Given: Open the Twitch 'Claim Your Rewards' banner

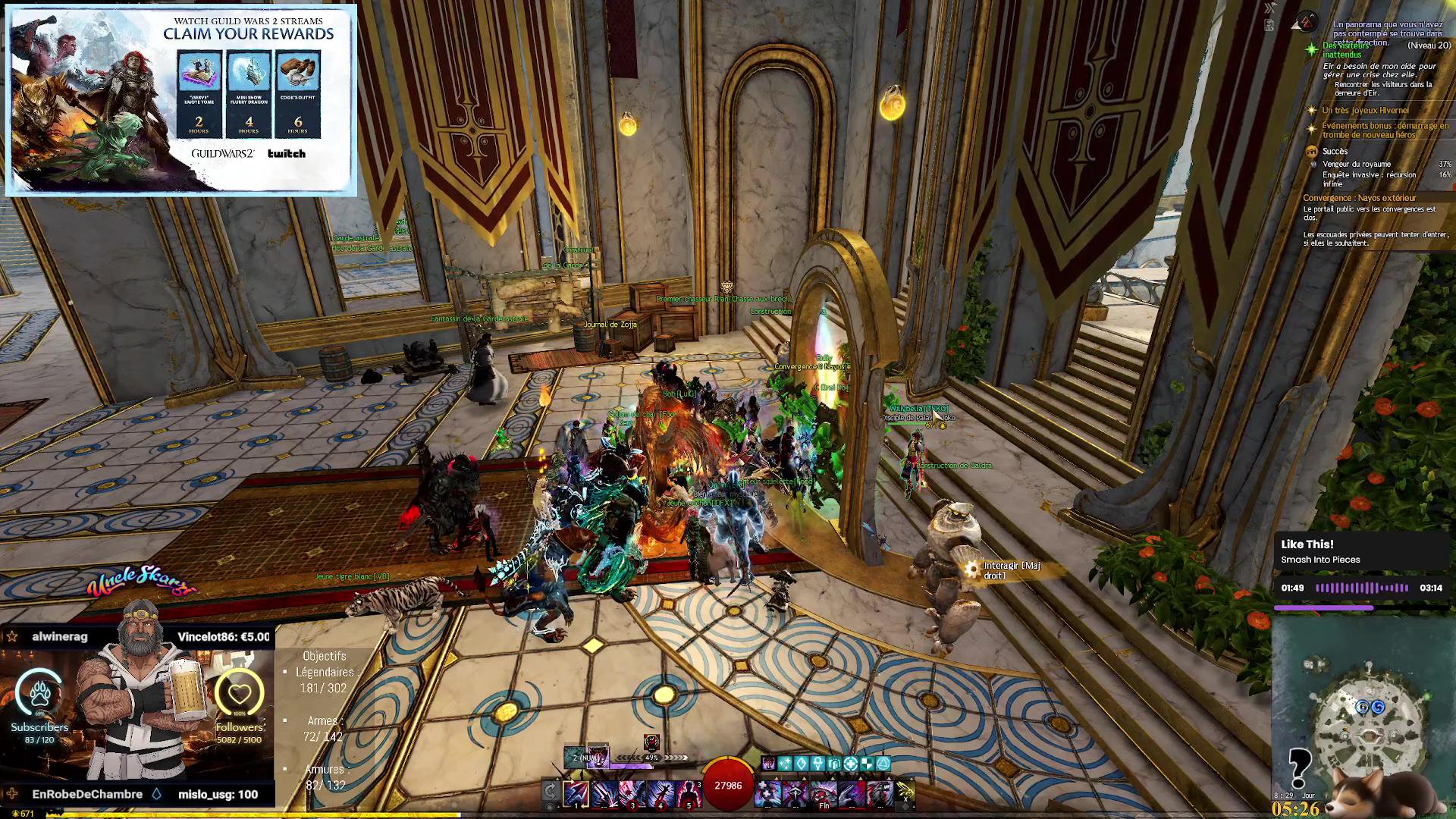Looking at the screenshot, I should 181,100.
